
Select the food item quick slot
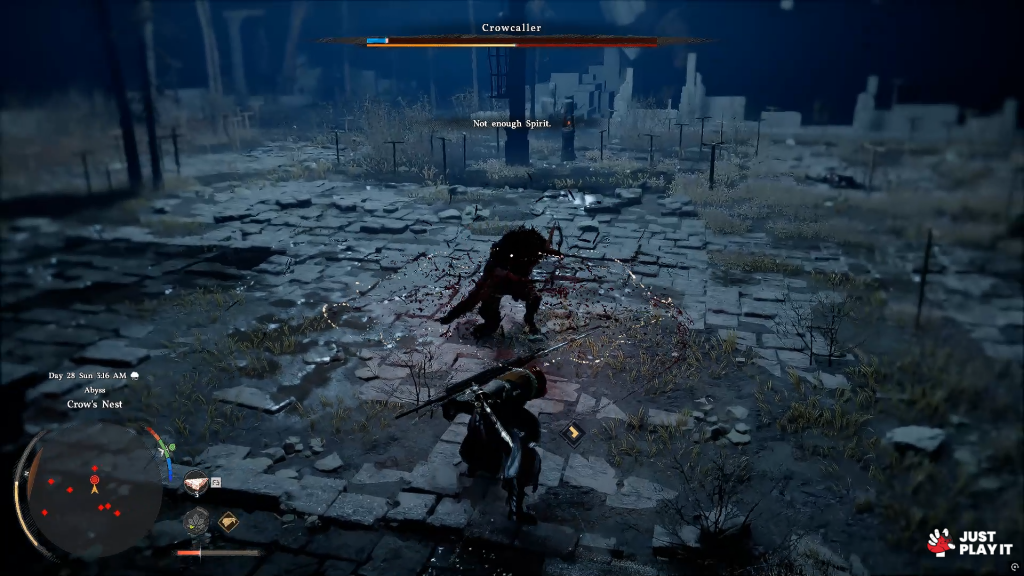coord(196,484)
